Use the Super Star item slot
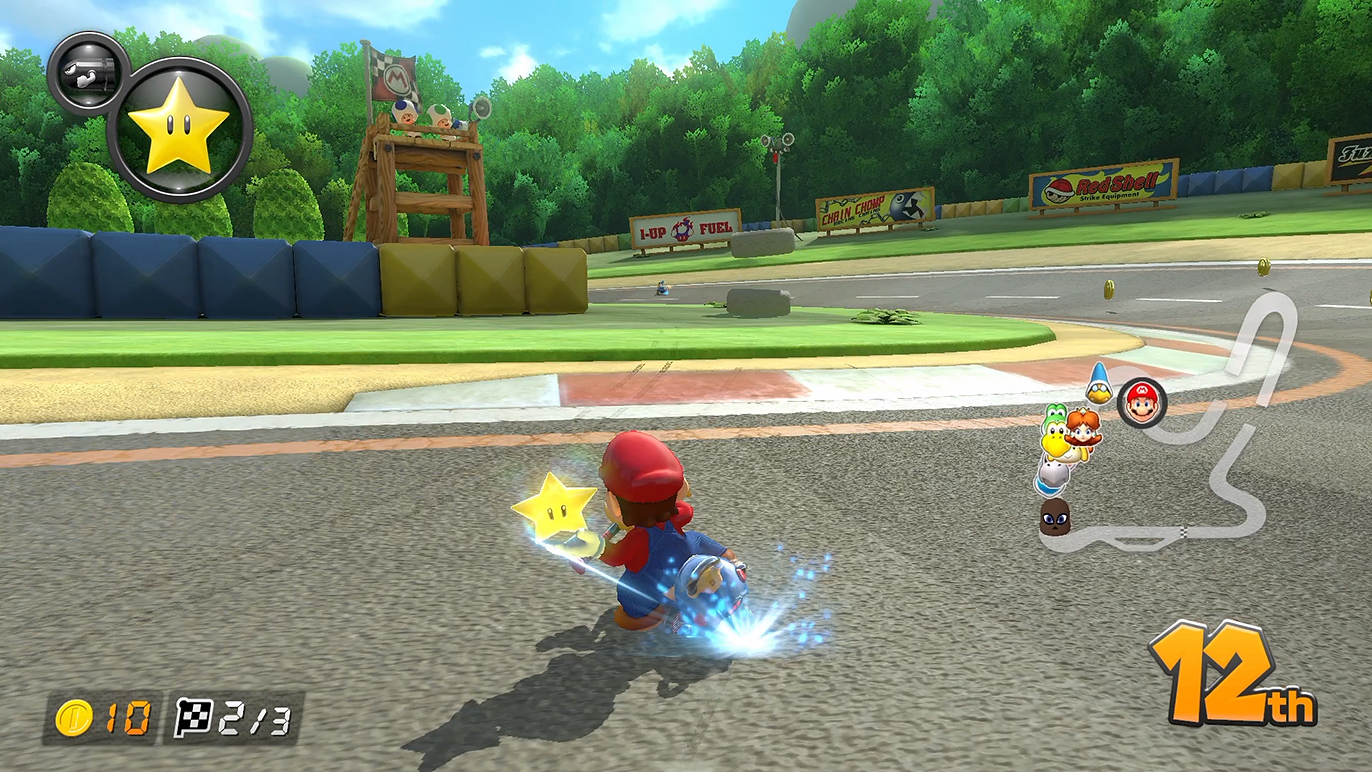1372x772 pixels. (179, 129)
